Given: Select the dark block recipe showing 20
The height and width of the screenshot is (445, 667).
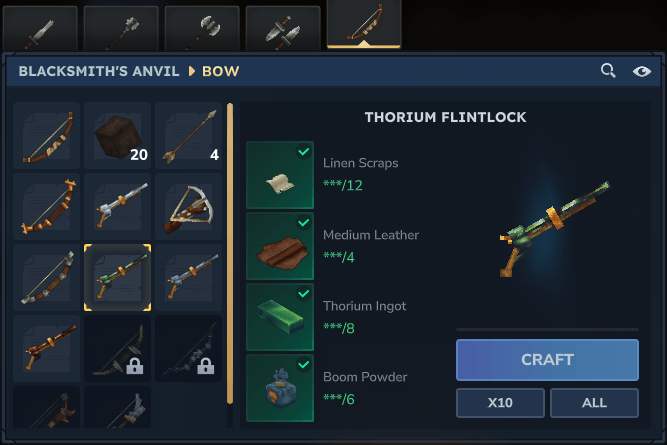Looking at the screenshot, I should click(118, 135).
